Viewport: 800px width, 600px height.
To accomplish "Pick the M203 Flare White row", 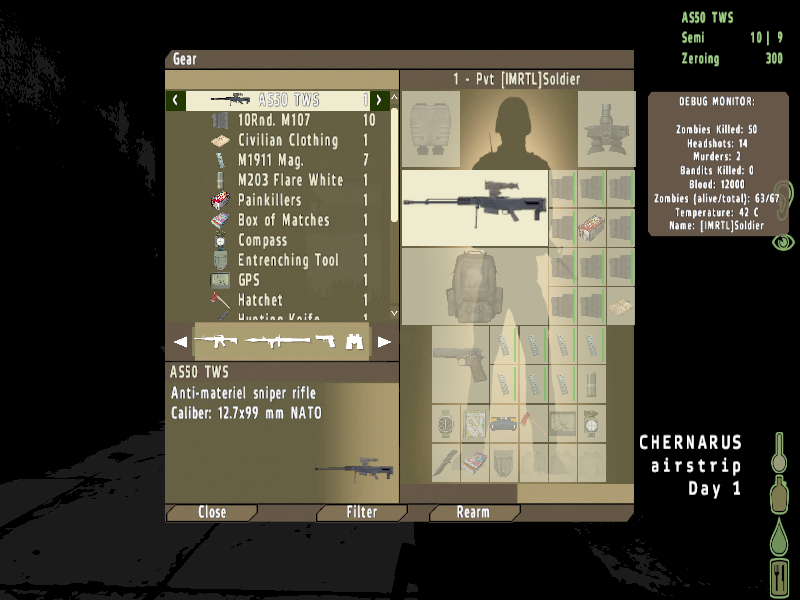I will click(x=290, y=180).
